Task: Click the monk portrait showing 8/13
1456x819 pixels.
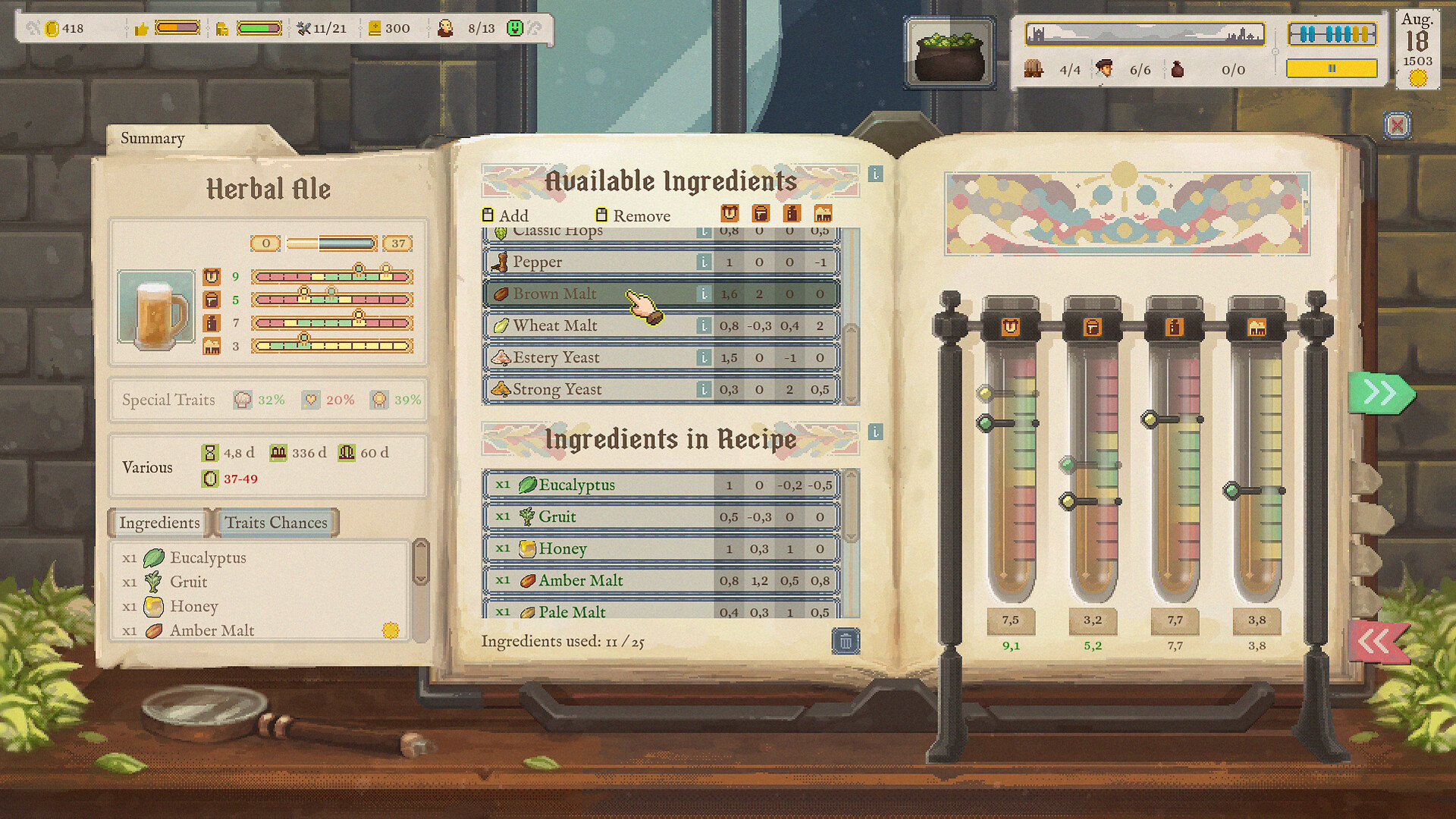Action: [447, 28]
